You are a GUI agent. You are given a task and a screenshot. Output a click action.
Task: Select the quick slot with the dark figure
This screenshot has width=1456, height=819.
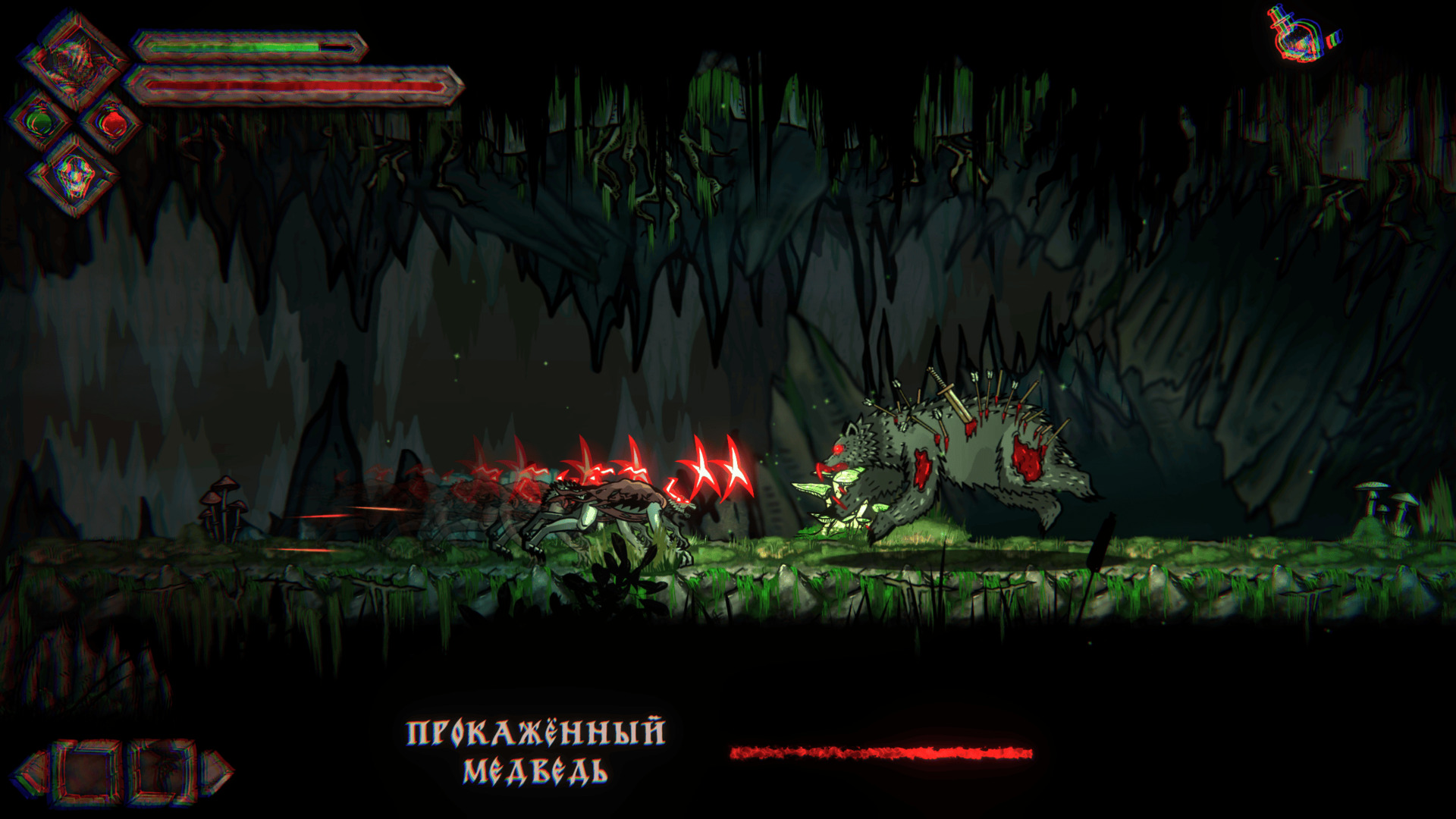click(161, 773)
